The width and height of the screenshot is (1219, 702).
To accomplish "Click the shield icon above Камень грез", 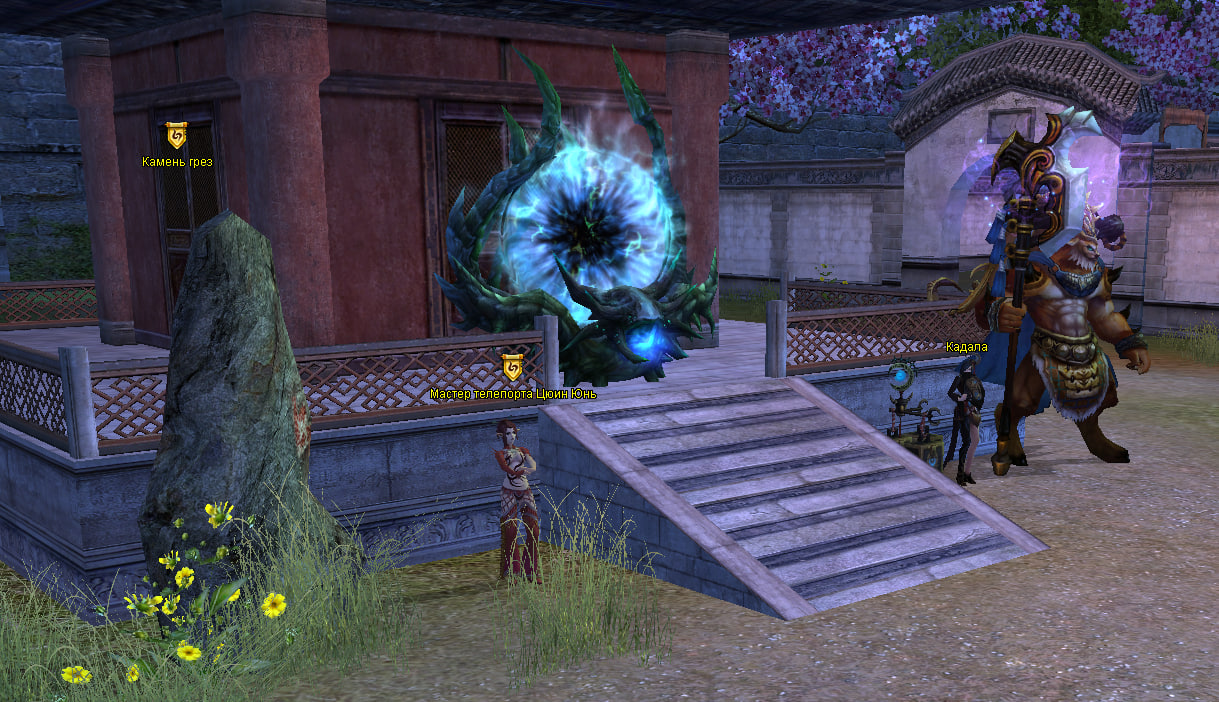I will pos(176,135).
